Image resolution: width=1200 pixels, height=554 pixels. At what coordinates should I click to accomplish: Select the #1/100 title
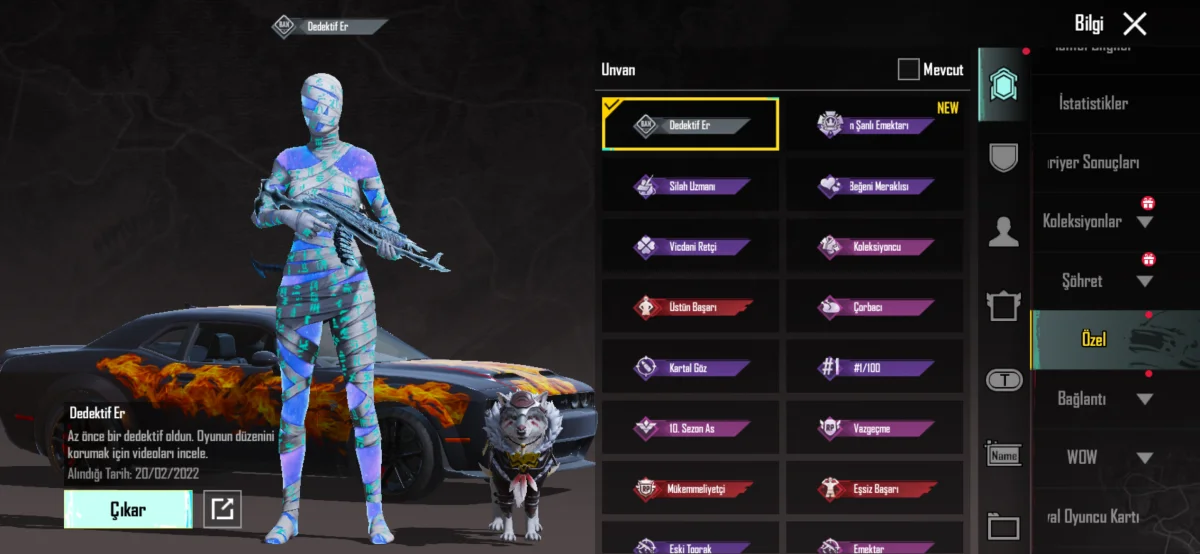coord(875,368)
